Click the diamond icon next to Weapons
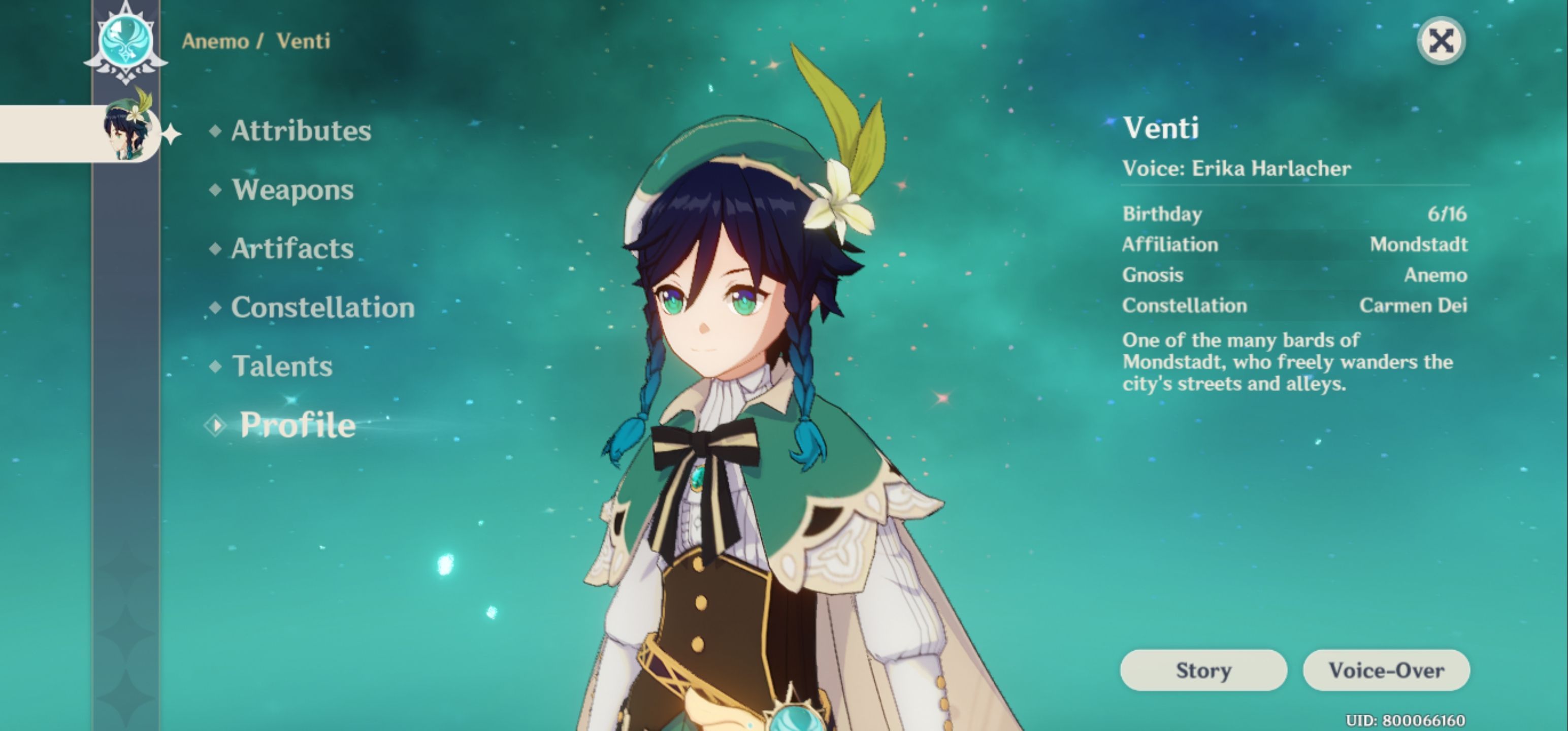This screenshot has height=731, width=1568. (x=216, y=190)
